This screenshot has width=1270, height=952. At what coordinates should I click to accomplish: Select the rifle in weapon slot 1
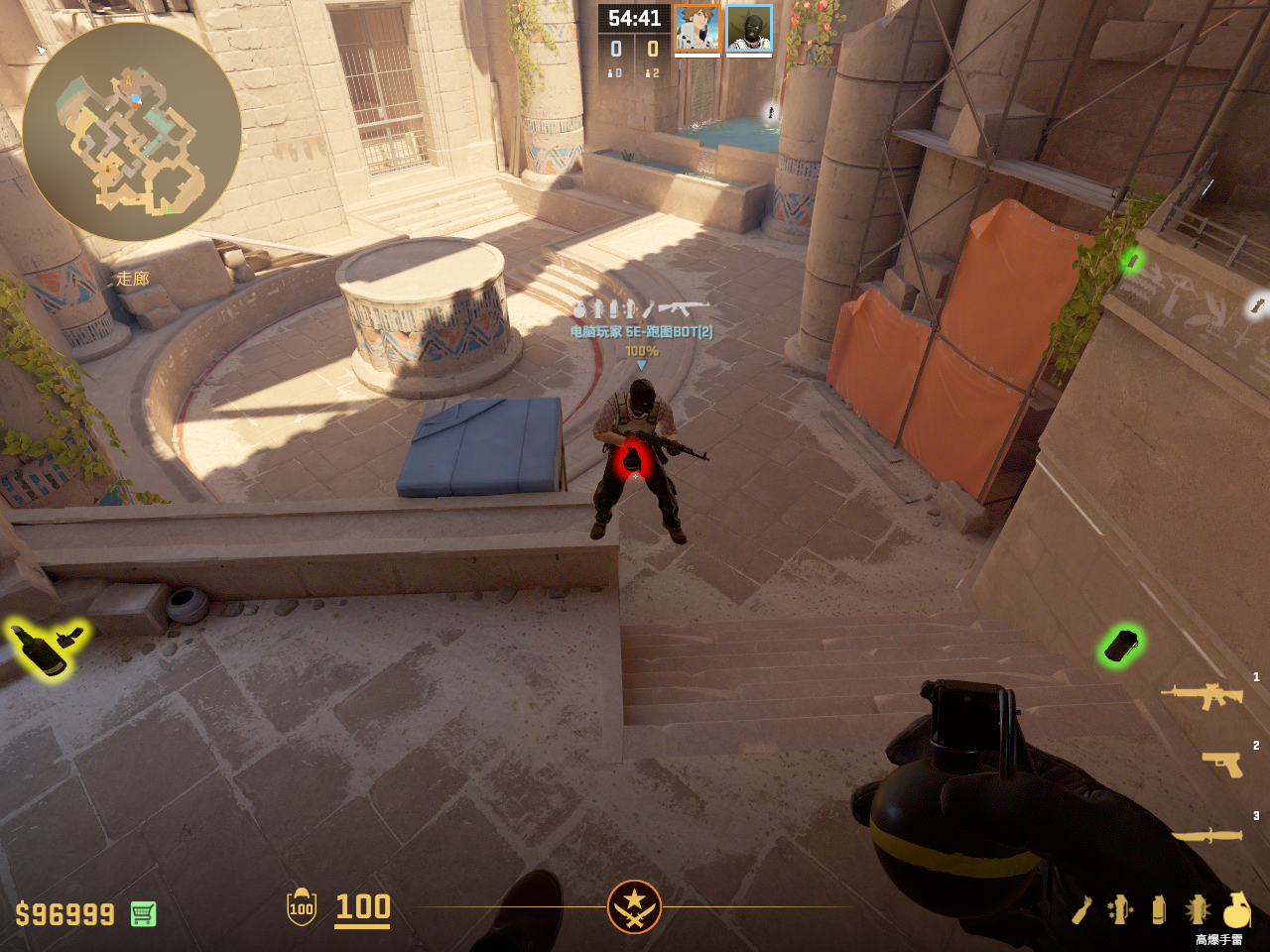click(x=1204, y=696)
